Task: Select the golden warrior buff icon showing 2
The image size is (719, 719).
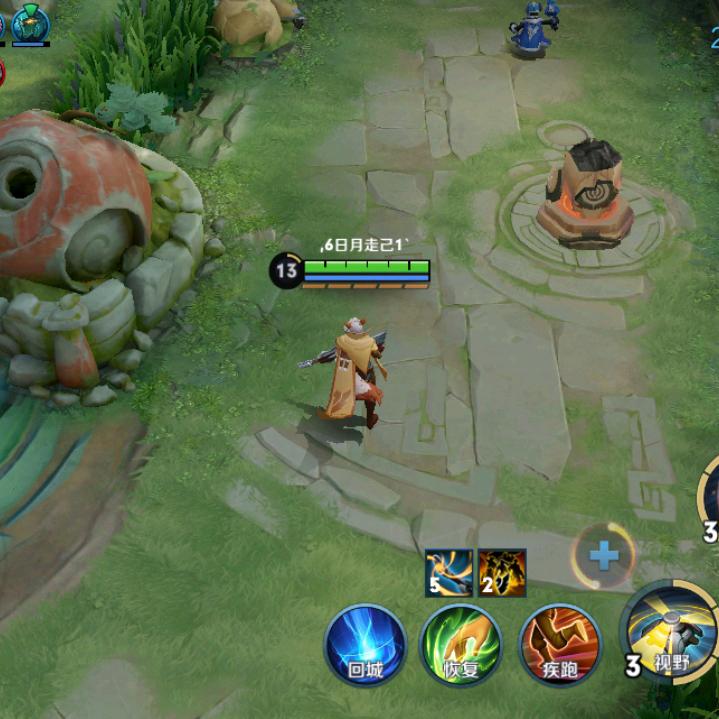Action: coord(502,572)
